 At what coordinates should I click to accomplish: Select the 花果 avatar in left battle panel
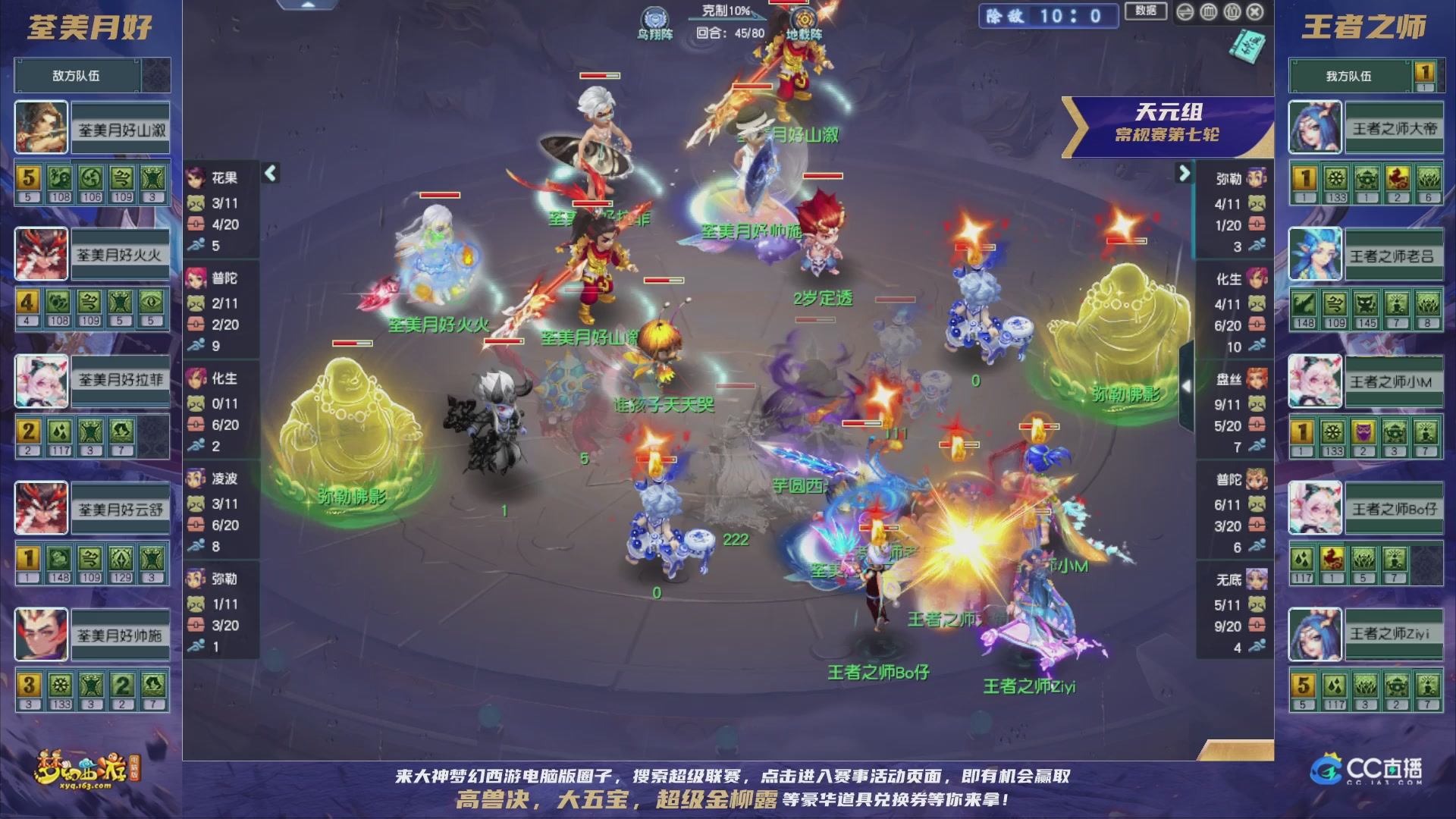click(196, 179)
